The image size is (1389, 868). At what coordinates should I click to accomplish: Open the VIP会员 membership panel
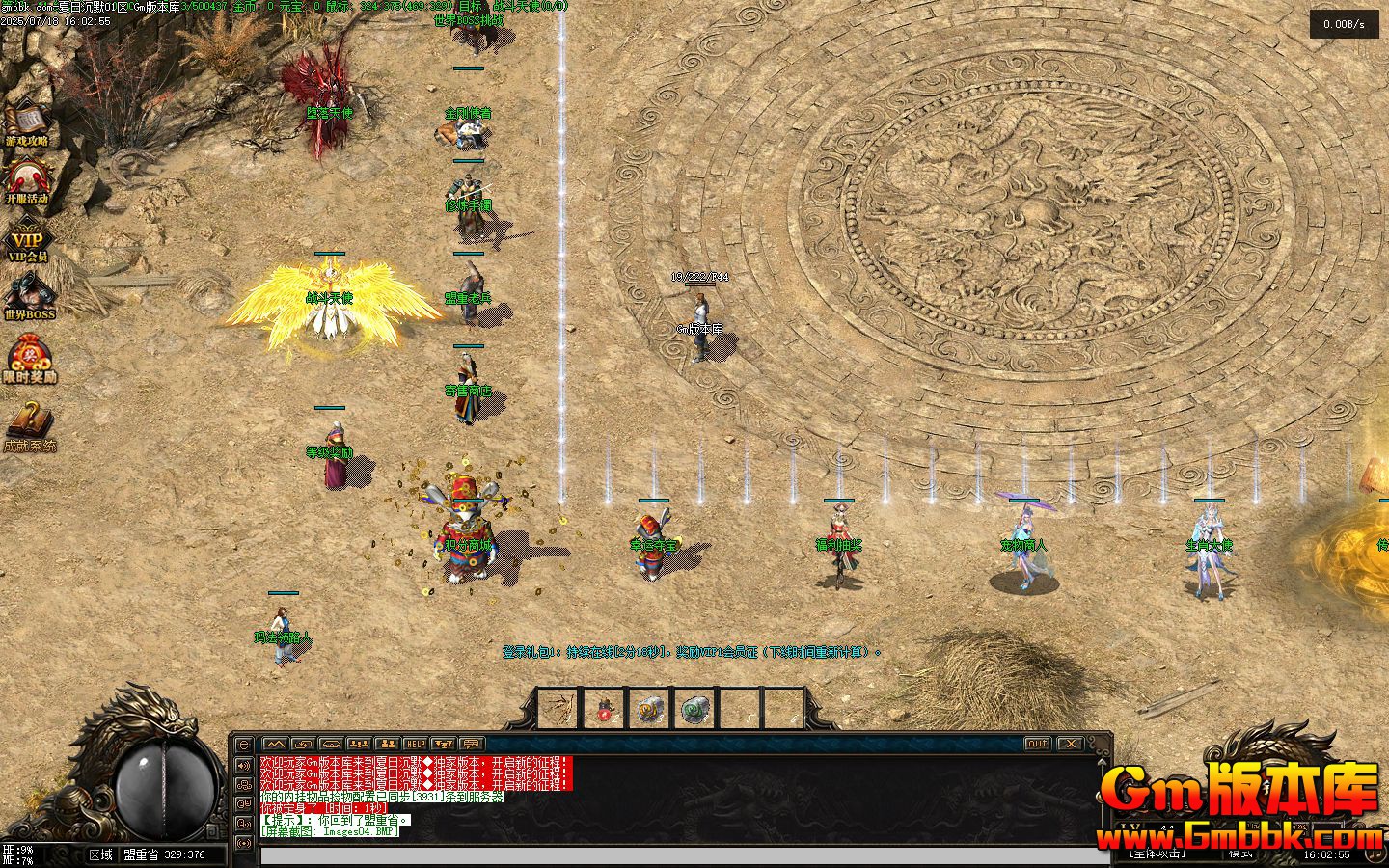click(x=27, y=242)
